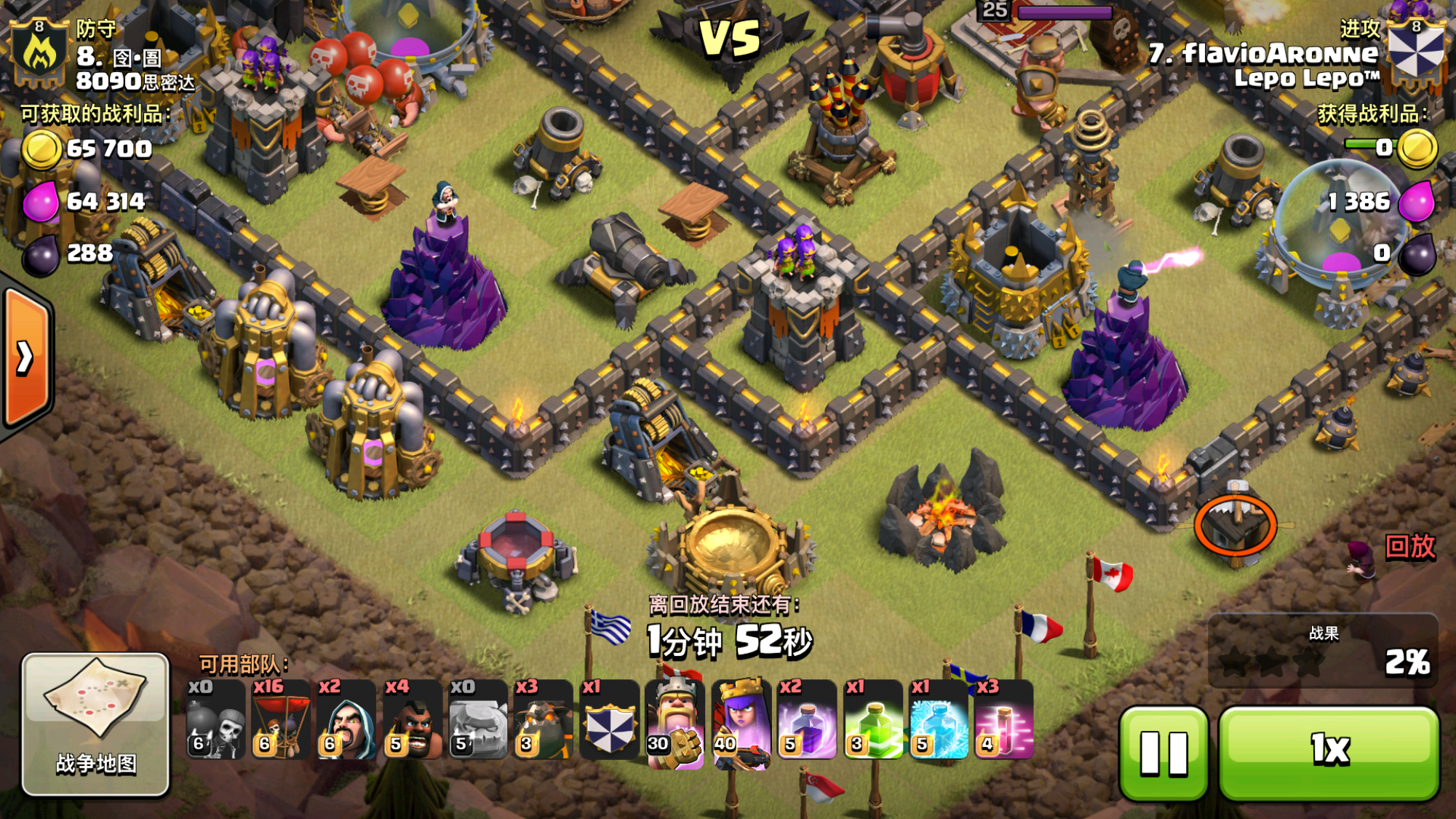This screenshot has width=1456, height=819.
Task: Select the Wall Breaker troop slot
Action: 215,719
